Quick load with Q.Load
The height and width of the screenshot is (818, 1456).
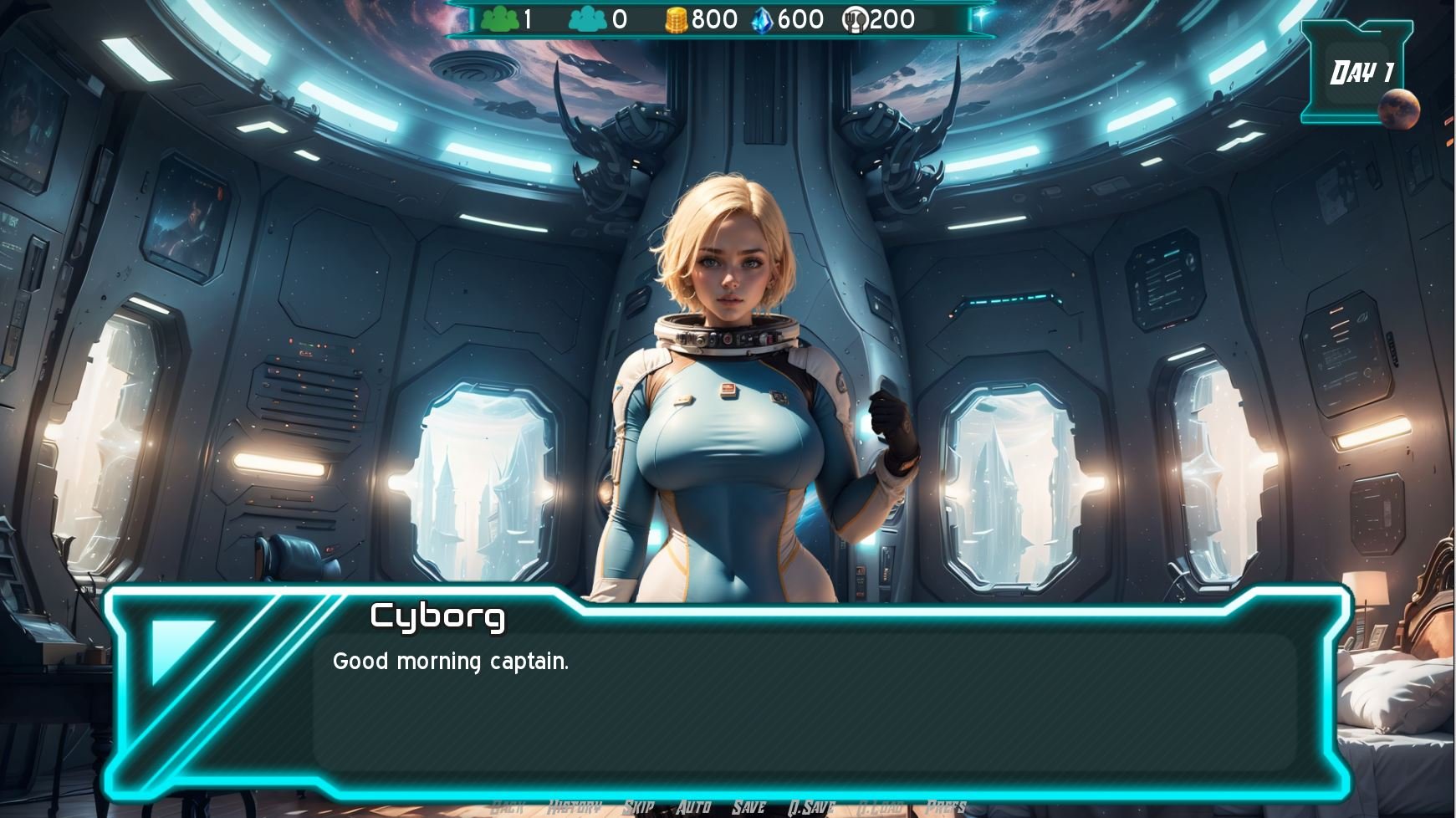coord(881,806)
